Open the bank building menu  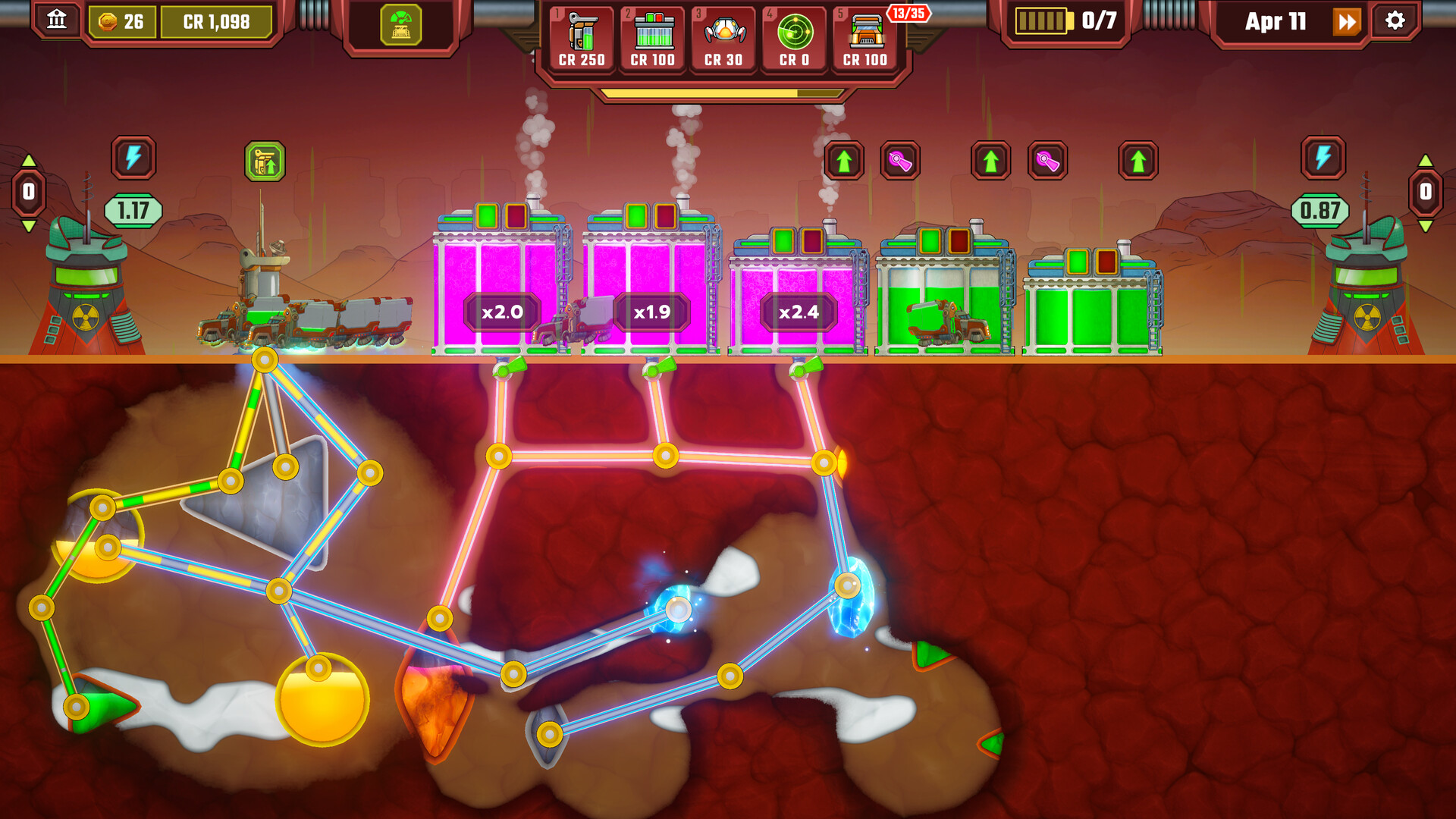[57, 20]
